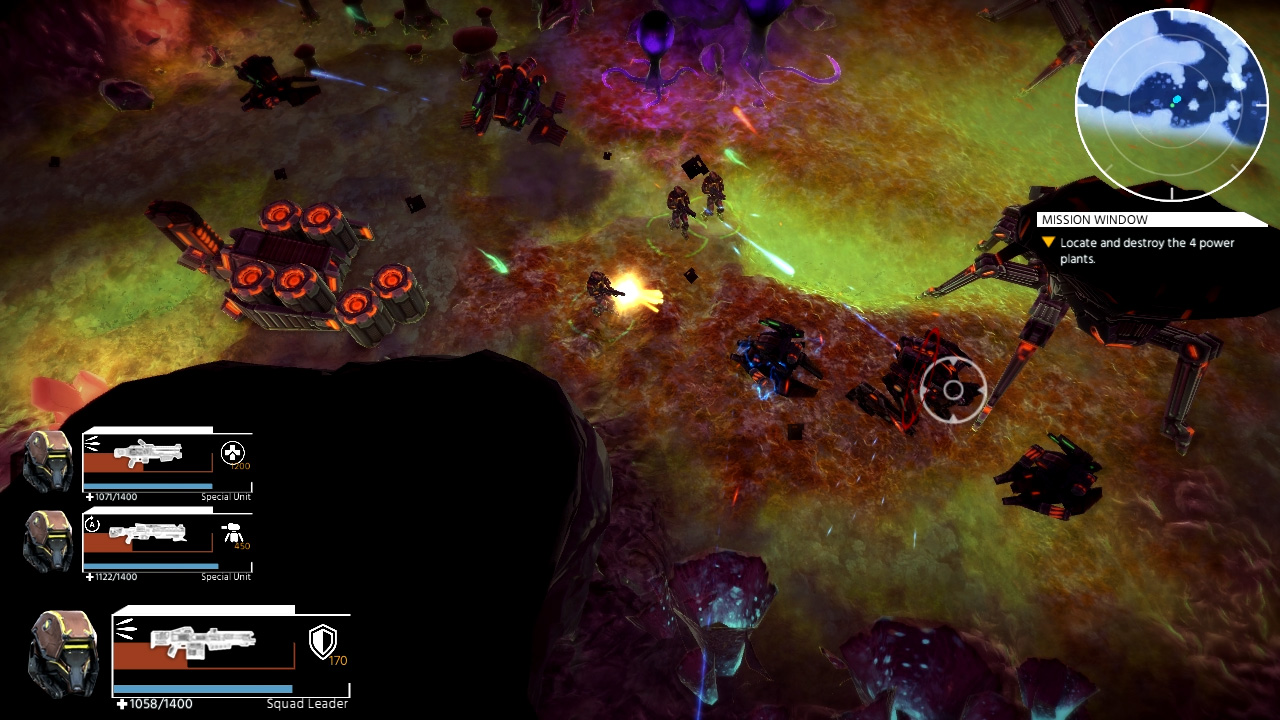Click the circled A icon on Special Unit panel
This screenshot has height=720, width=1280.
pos(93,523)
